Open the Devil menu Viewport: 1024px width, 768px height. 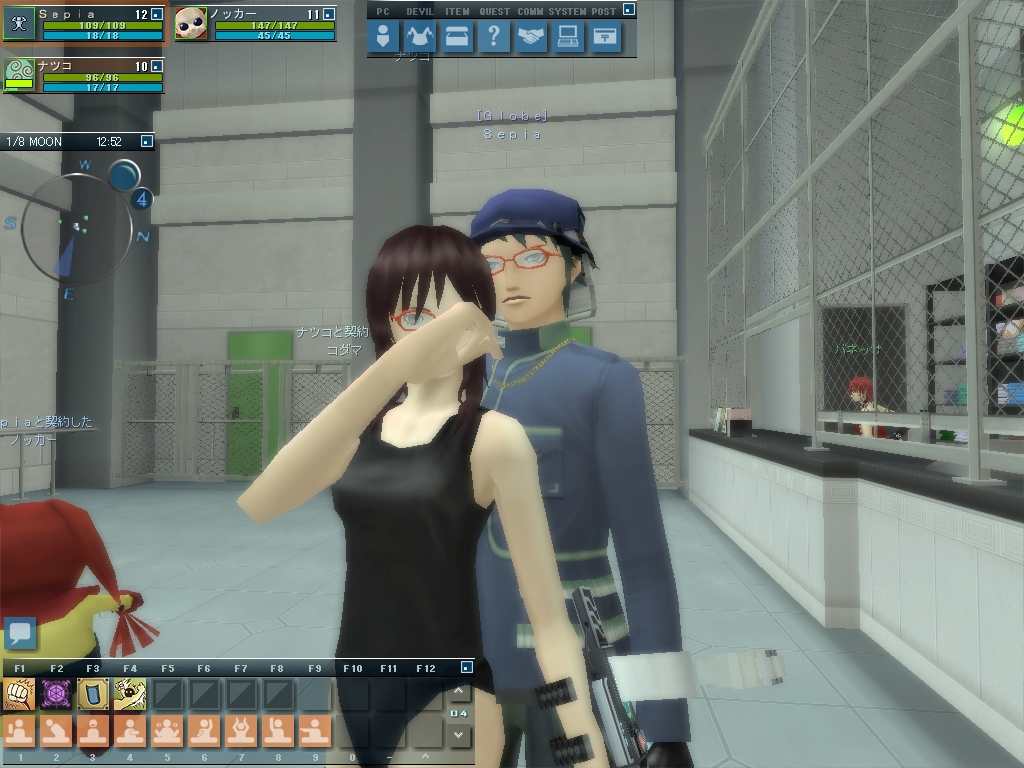pos(420,38)
